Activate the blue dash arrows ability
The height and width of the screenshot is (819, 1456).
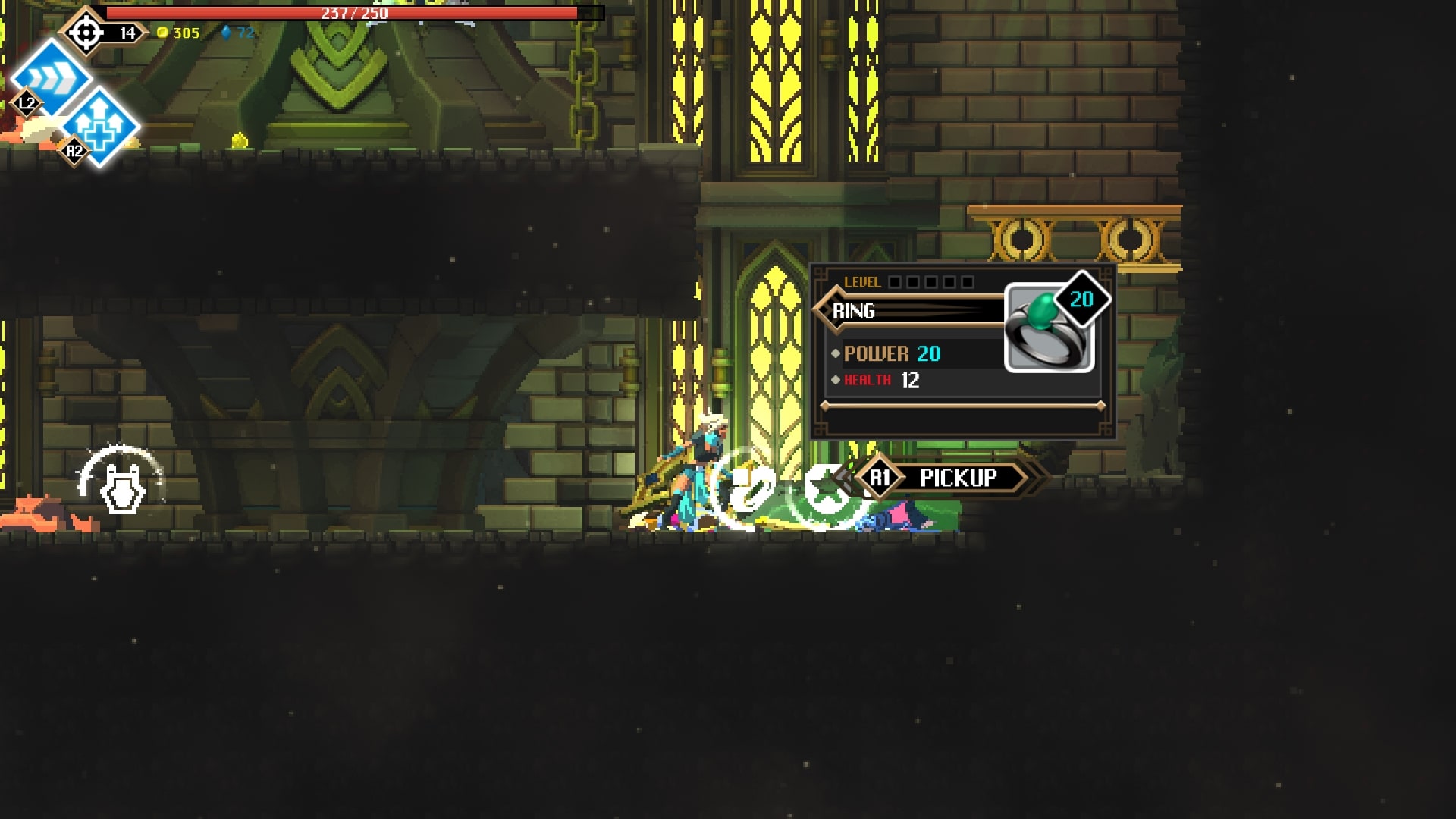click(50, 77)
